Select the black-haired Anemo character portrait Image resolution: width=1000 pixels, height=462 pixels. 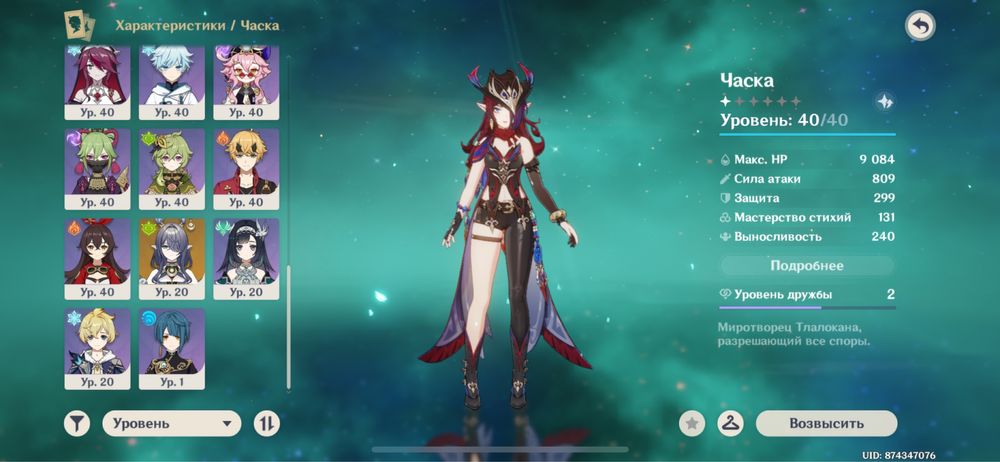click(246, 252)
